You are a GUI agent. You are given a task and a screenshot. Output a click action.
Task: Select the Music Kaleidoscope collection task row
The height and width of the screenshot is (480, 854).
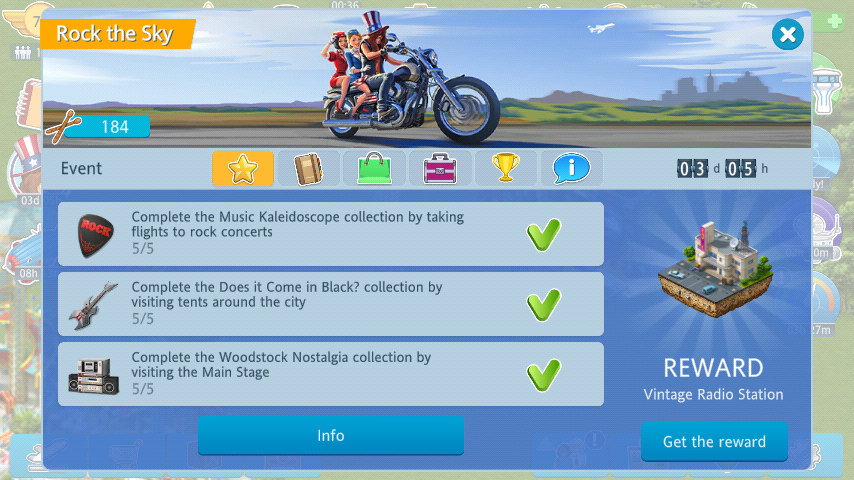[330, 234]
